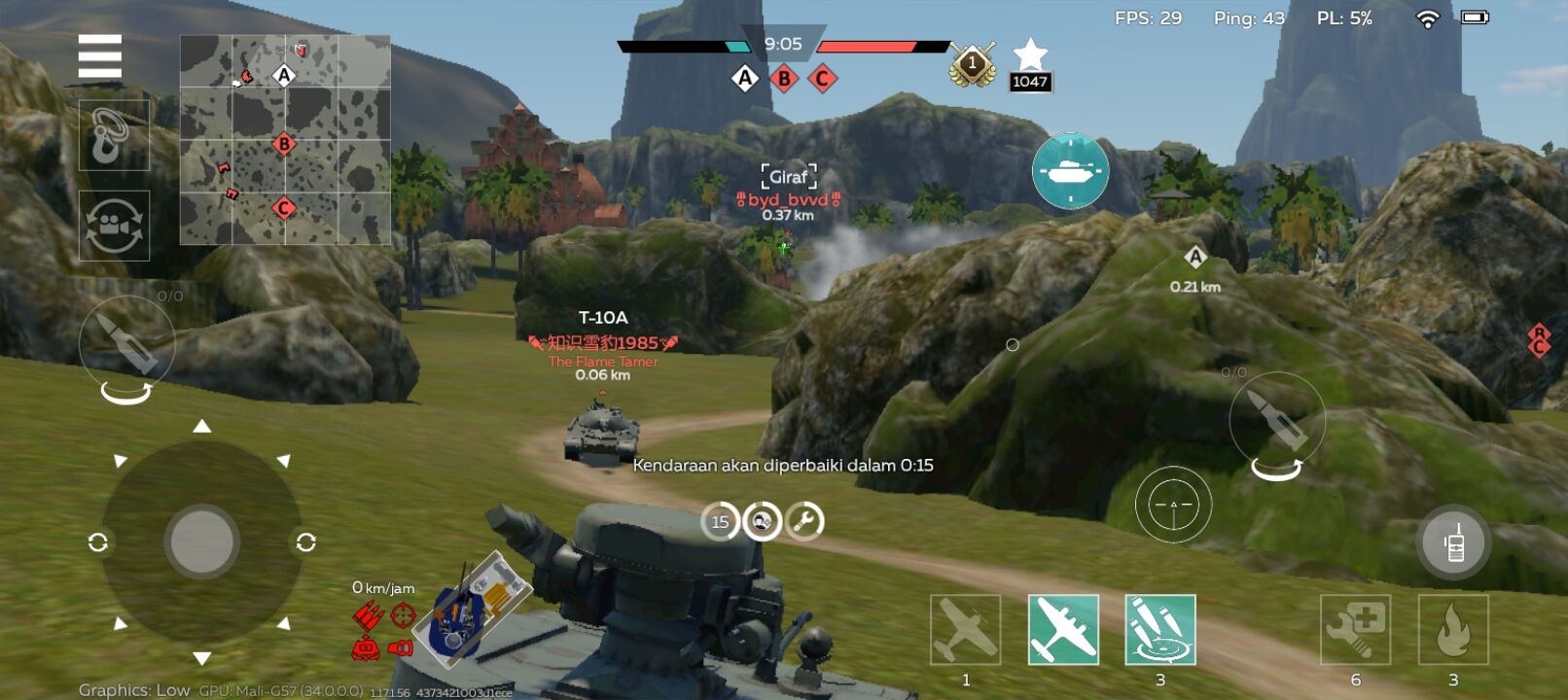Tap the joystick's left rotate arrow
This screenshot has width=1568, height=700.
coord(97,542)
